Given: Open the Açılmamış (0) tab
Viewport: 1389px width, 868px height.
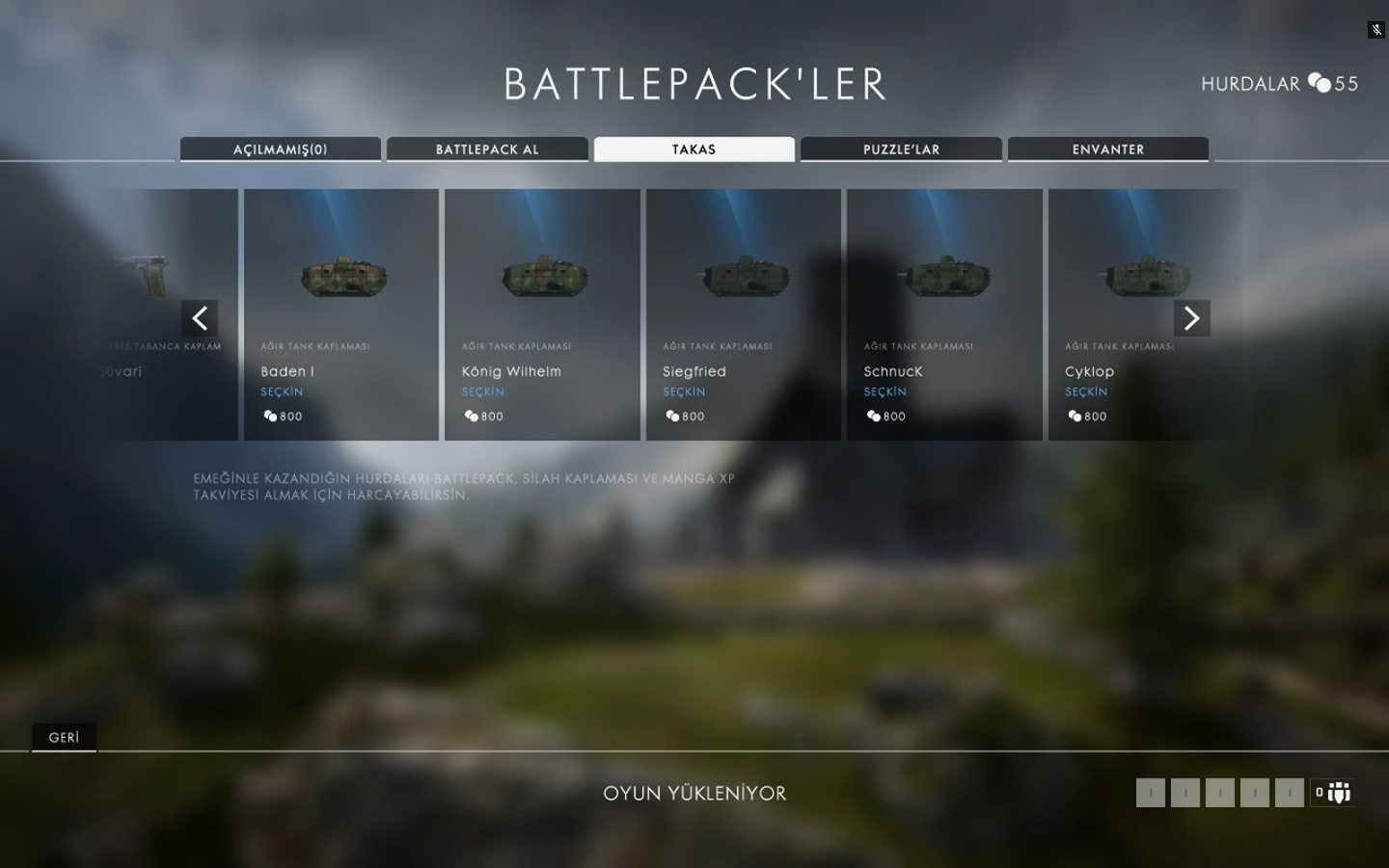Looking at the screenshot, I should pos(280,149).
